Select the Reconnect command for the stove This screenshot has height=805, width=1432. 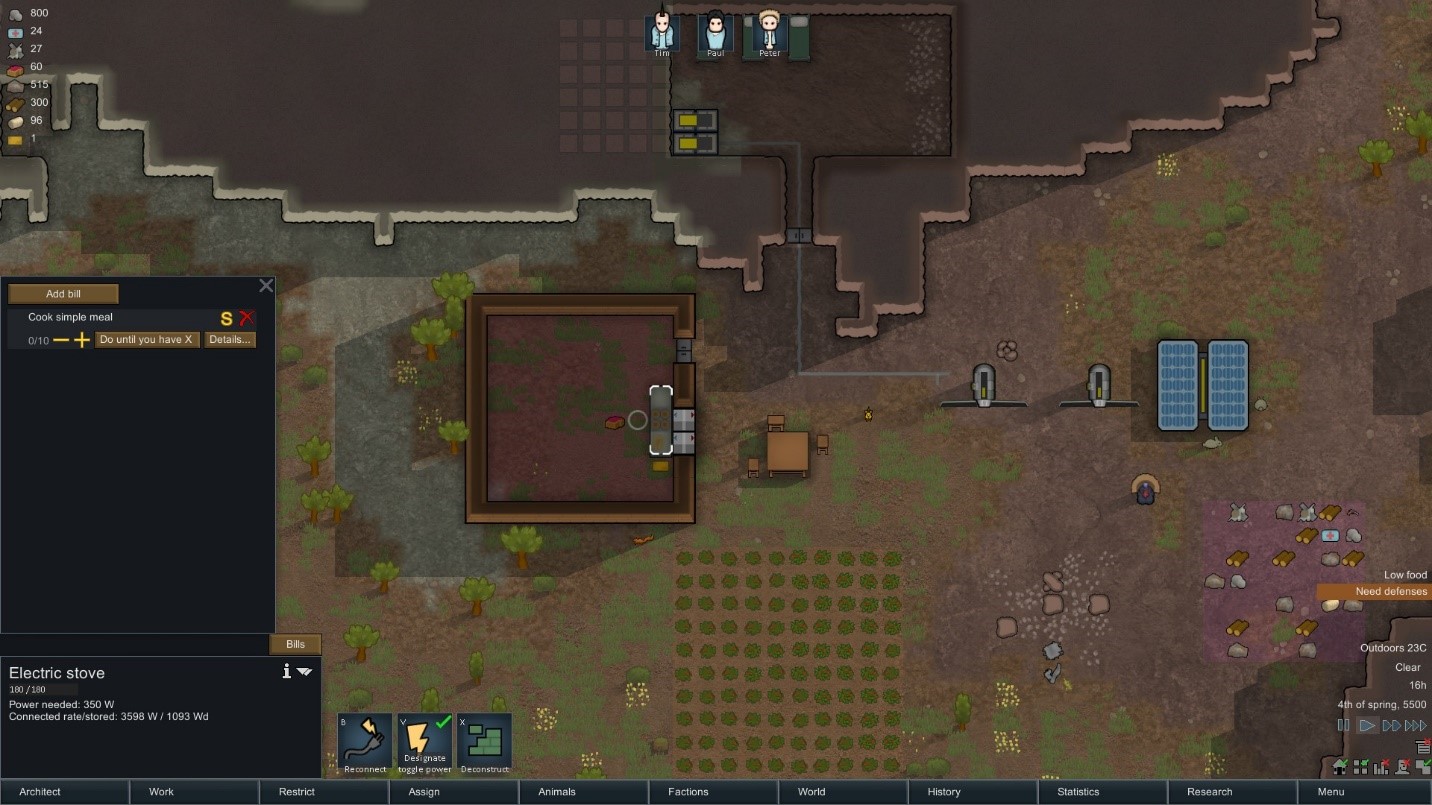tap(364, 742)
